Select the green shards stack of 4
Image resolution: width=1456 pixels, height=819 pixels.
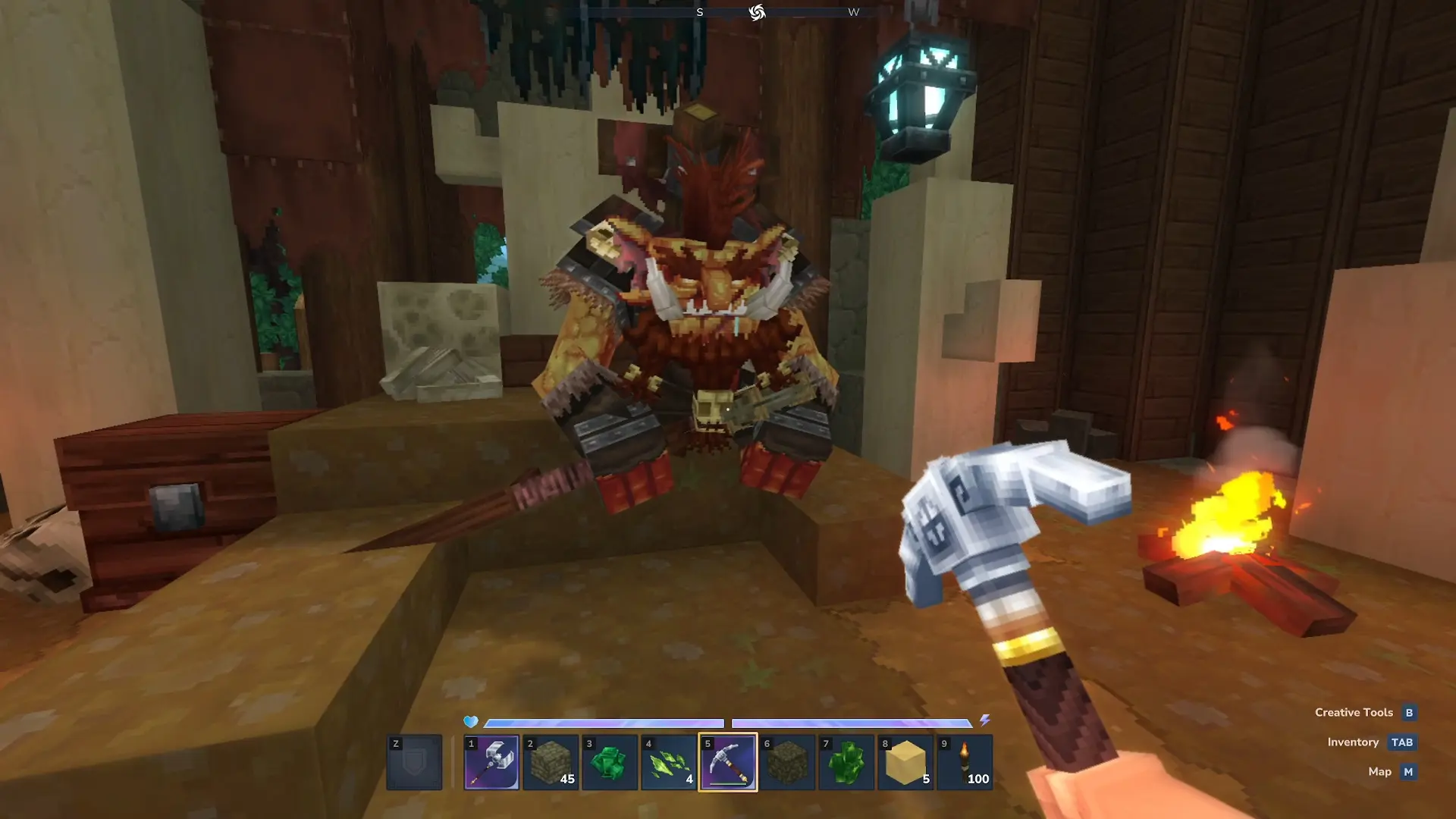(669, 762)
